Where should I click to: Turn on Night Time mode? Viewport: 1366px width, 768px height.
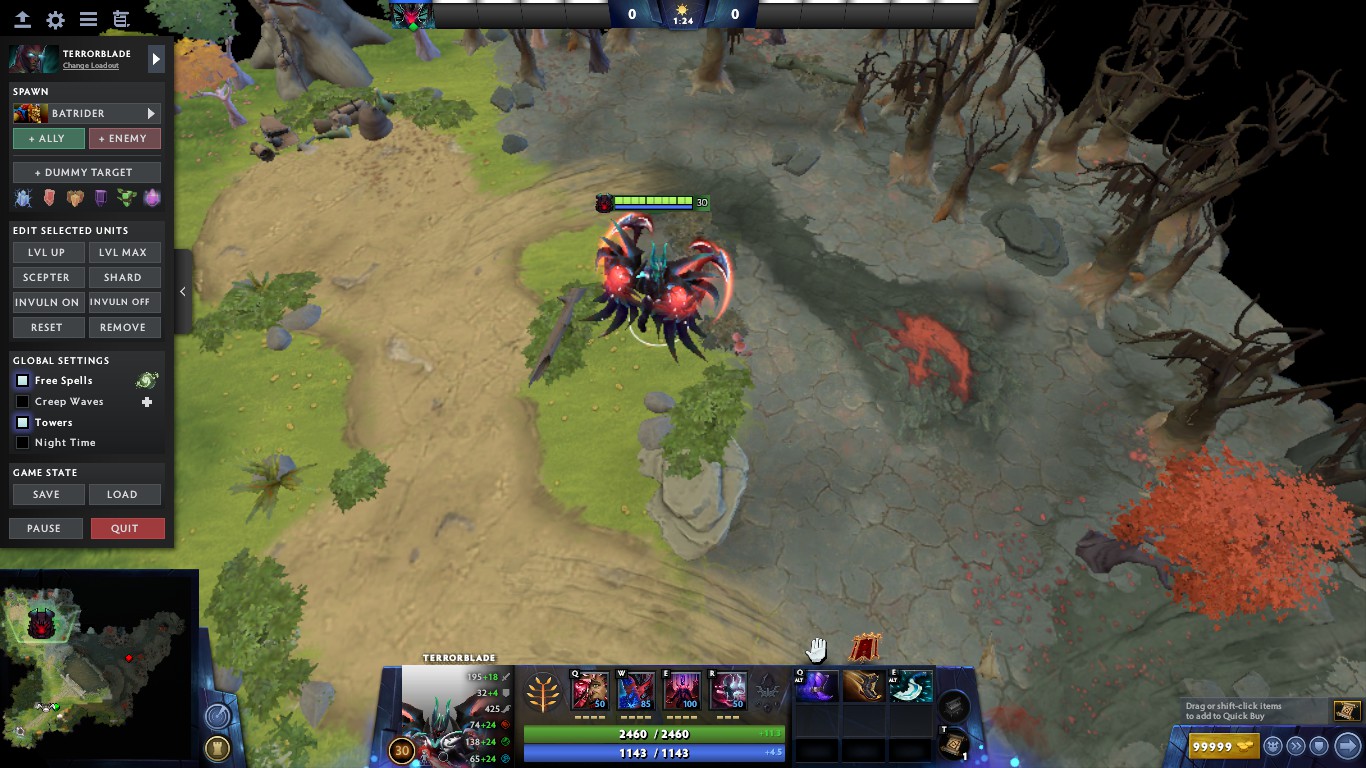coord(22,442)
